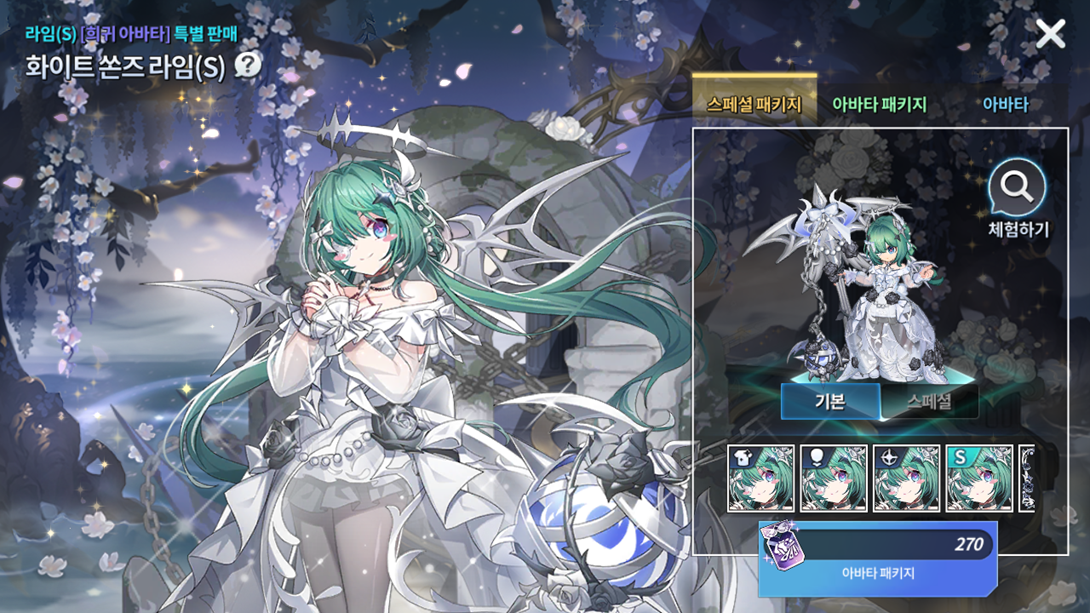Viewport: 1090px width, 613px height.
Task: Select the 기본 preview toggle
Action: pos(830,402)
